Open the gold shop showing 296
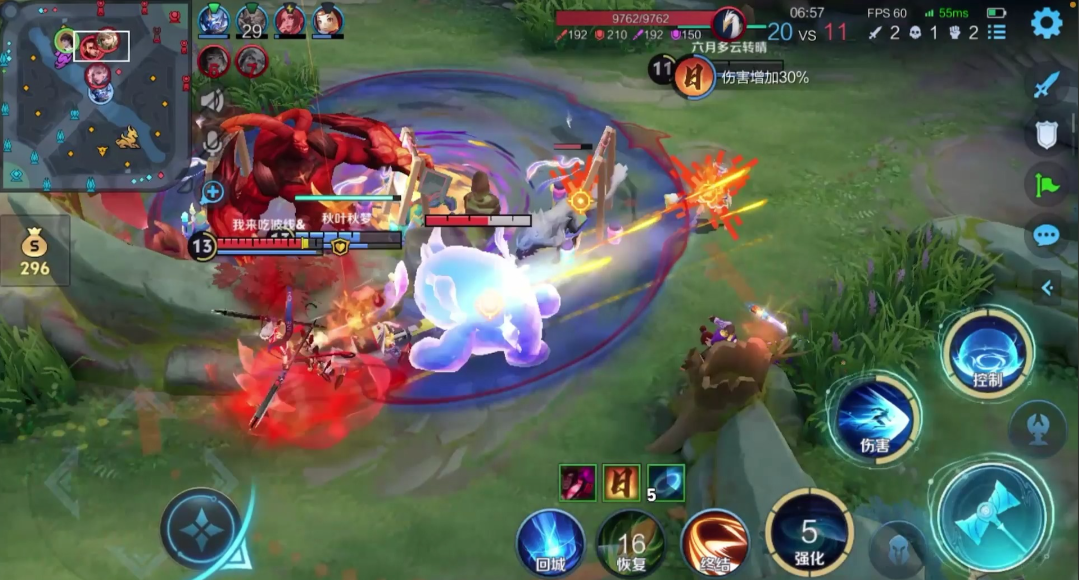The image size is (1079, 580). click(35, 252)
